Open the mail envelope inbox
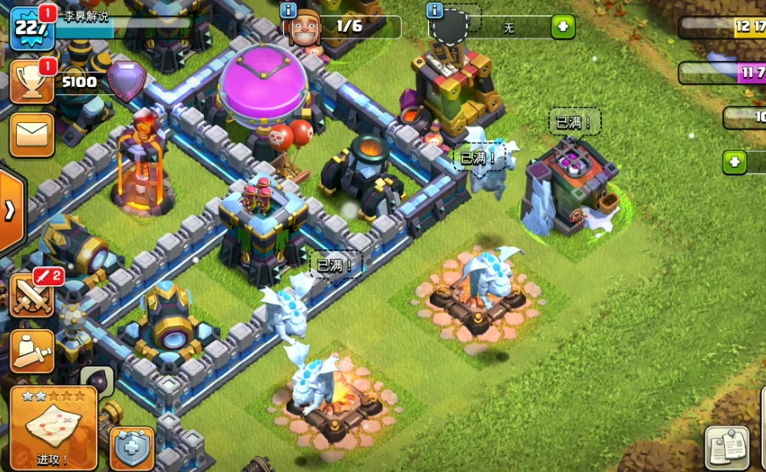766x472 pixels. 30,134
